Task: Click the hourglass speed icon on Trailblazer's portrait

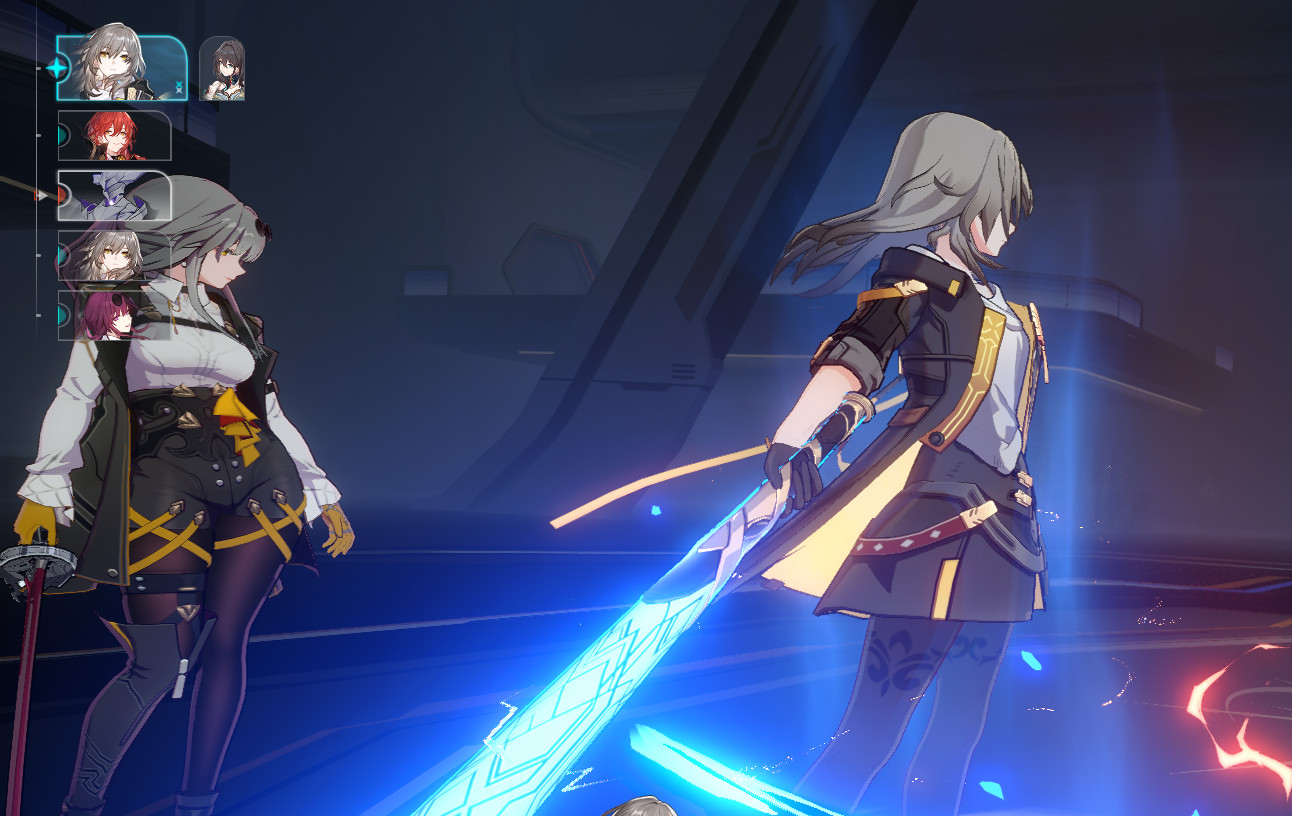Action: coord(179,86)
